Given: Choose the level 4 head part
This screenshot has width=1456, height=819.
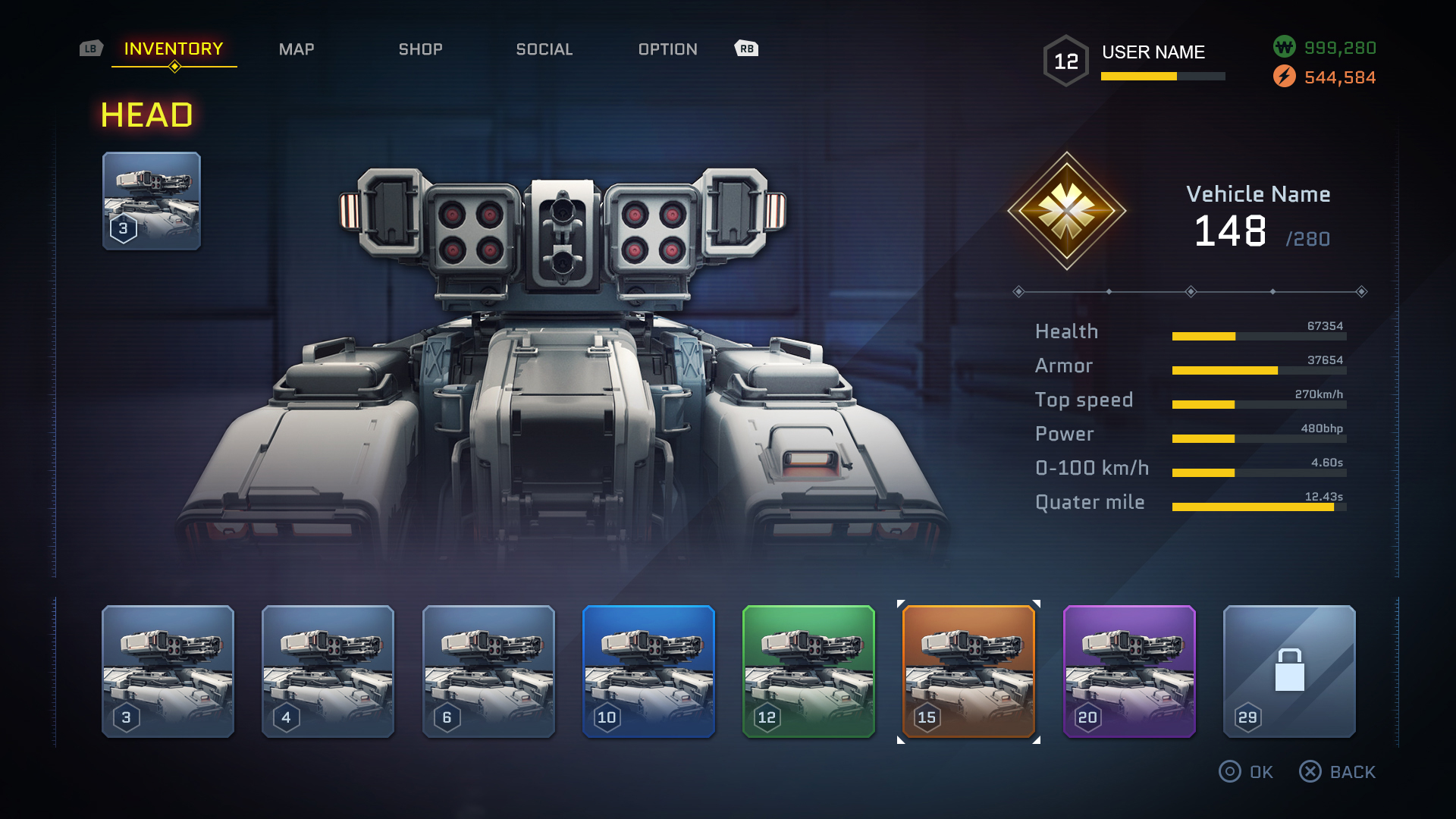Looking at the screenshot, I should 328,671.
